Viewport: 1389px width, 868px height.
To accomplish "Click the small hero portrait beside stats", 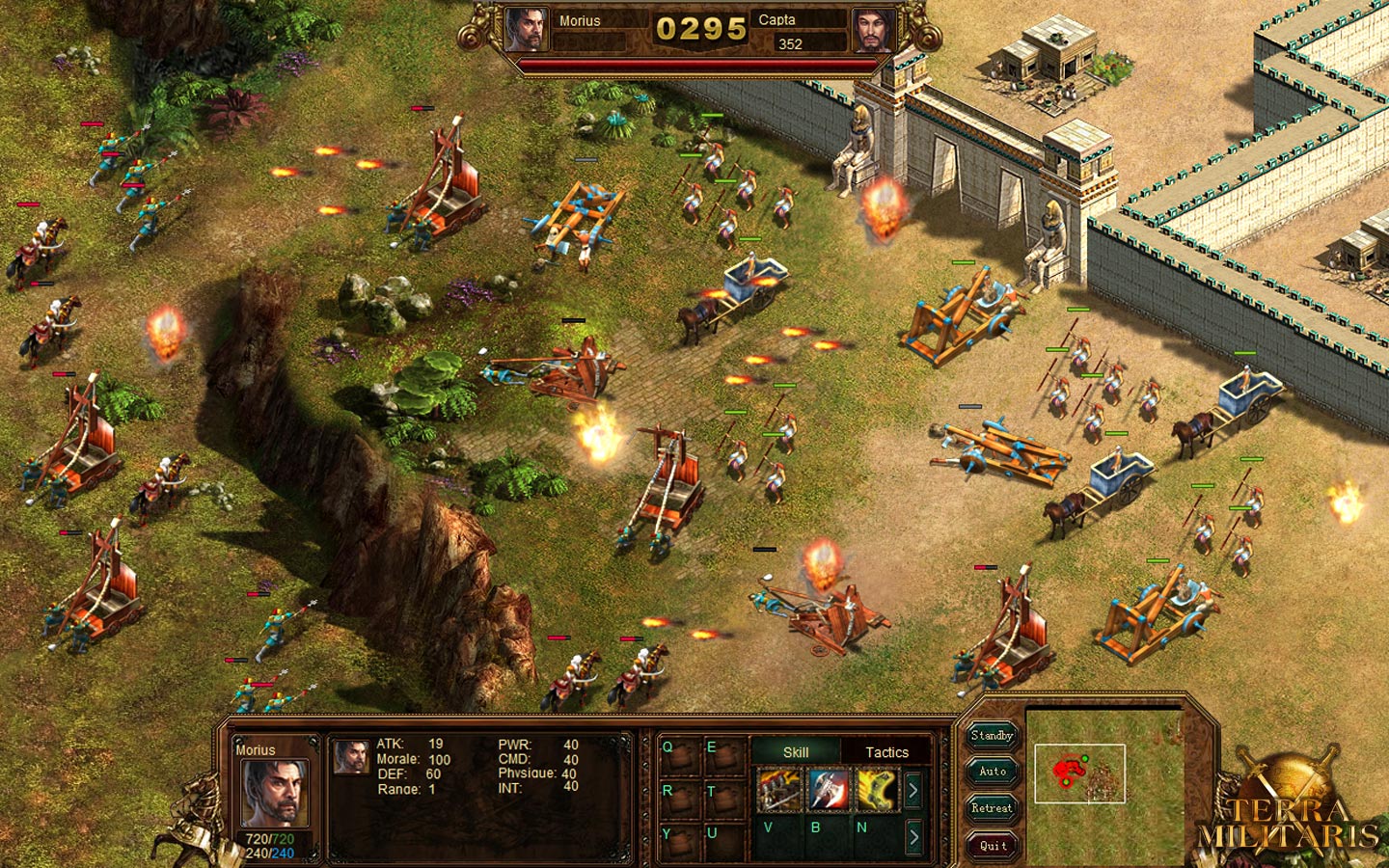I will click(350, 757).
